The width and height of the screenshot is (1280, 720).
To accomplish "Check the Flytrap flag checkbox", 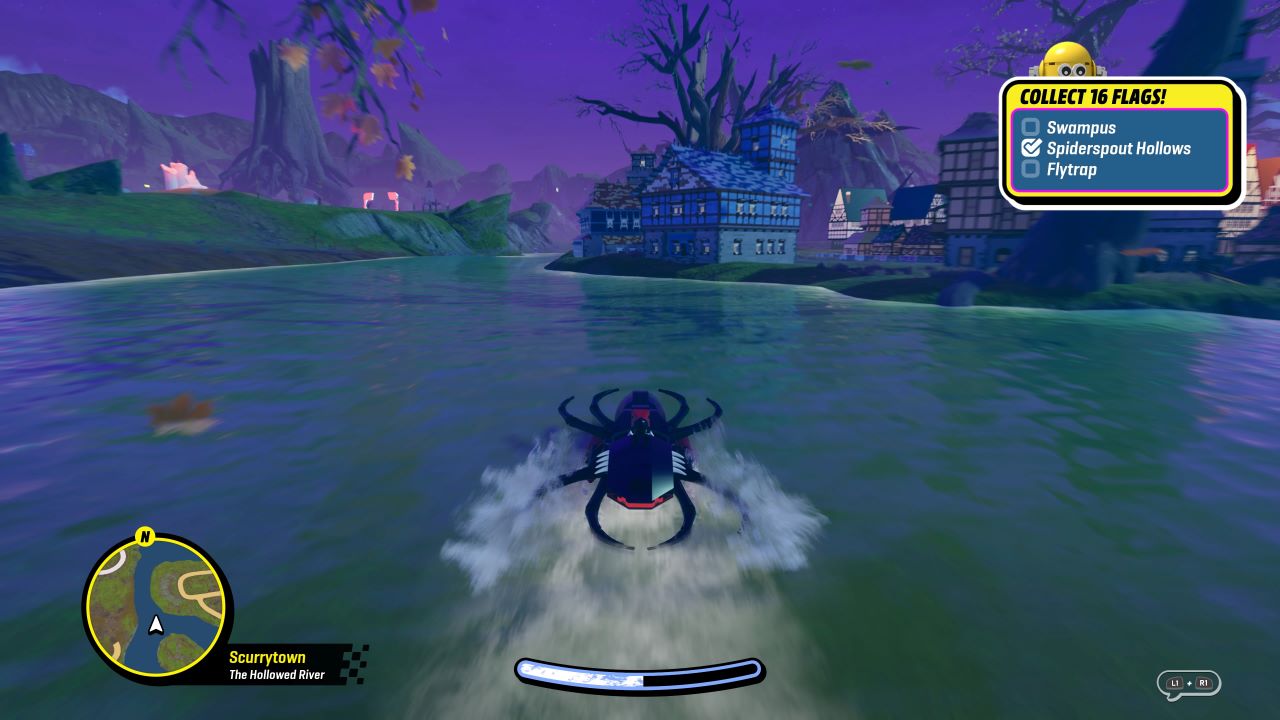I will [1031, 169].
